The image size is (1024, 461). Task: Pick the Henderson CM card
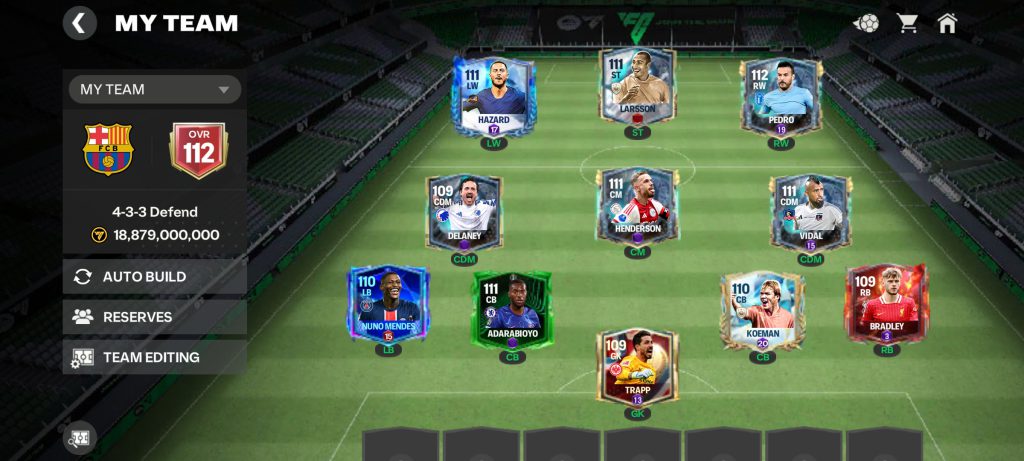point(637,206)
